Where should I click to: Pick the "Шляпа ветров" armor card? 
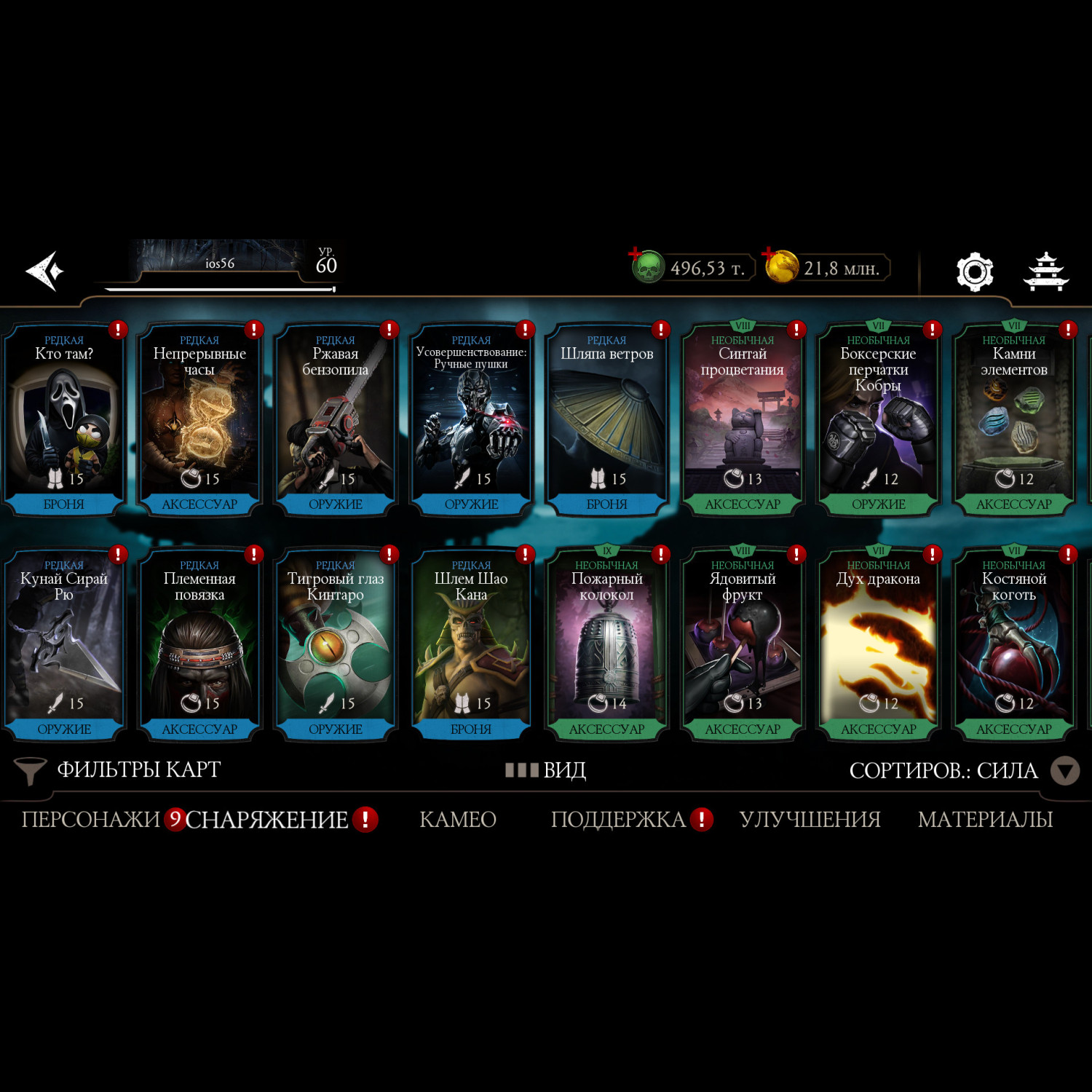point(606,420)
